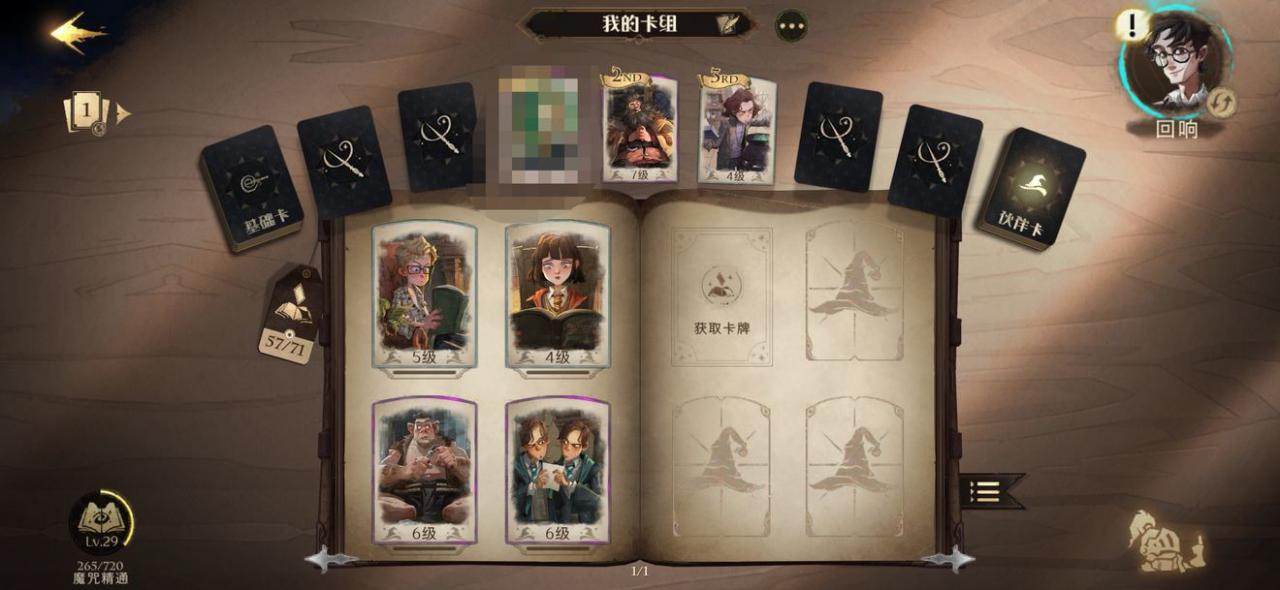Screen dimensions: 1280x590
Task: Select the 2nd slot Hagrid card
Action: coord(638,127)
